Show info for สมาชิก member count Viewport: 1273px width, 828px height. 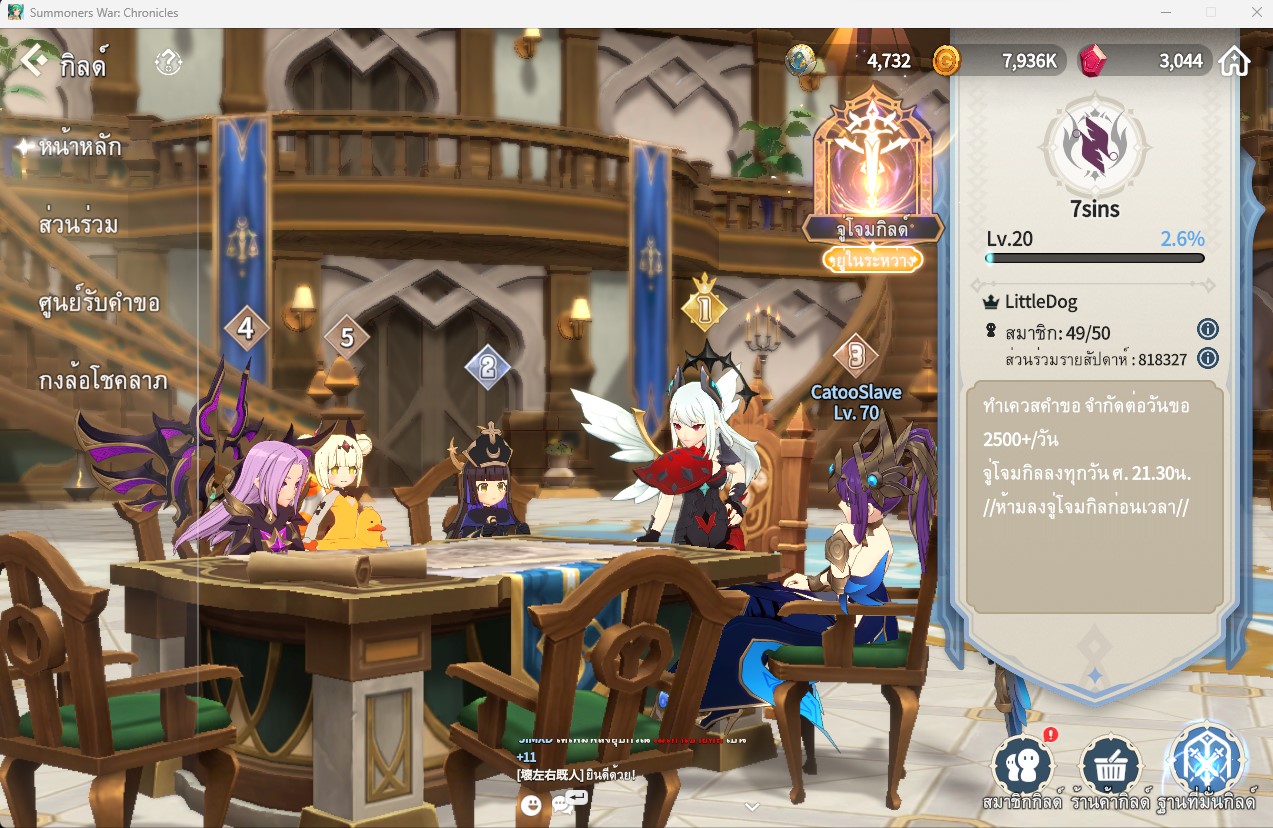tap(1207, 329)
